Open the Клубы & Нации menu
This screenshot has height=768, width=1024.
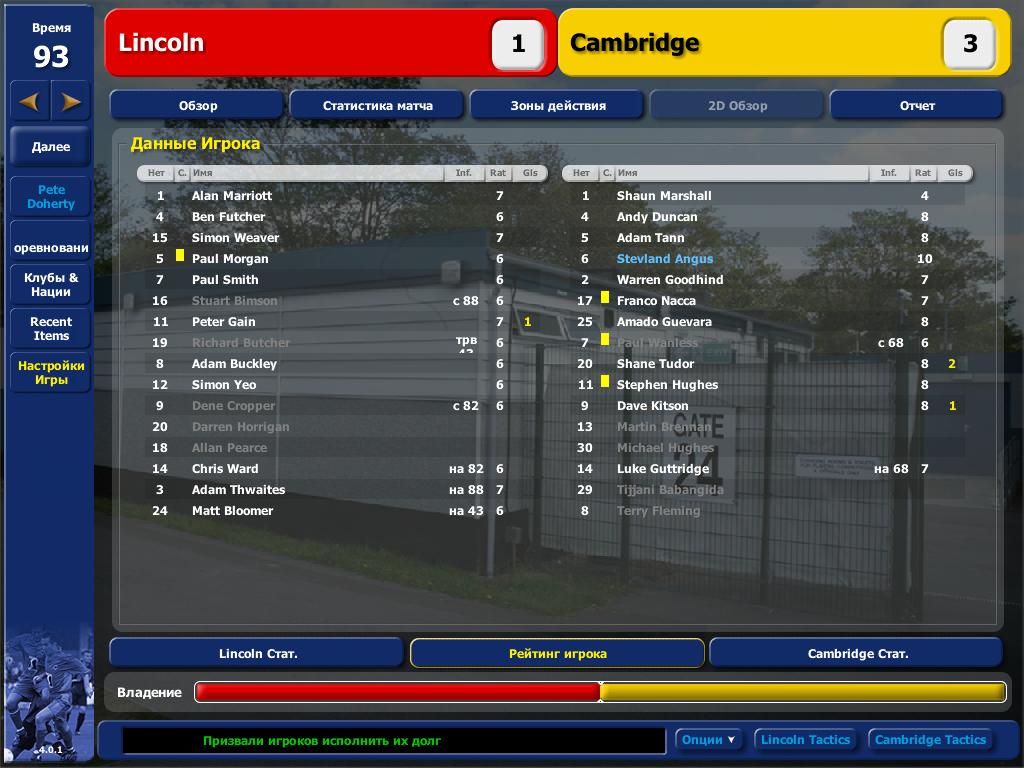coord(51,285)
